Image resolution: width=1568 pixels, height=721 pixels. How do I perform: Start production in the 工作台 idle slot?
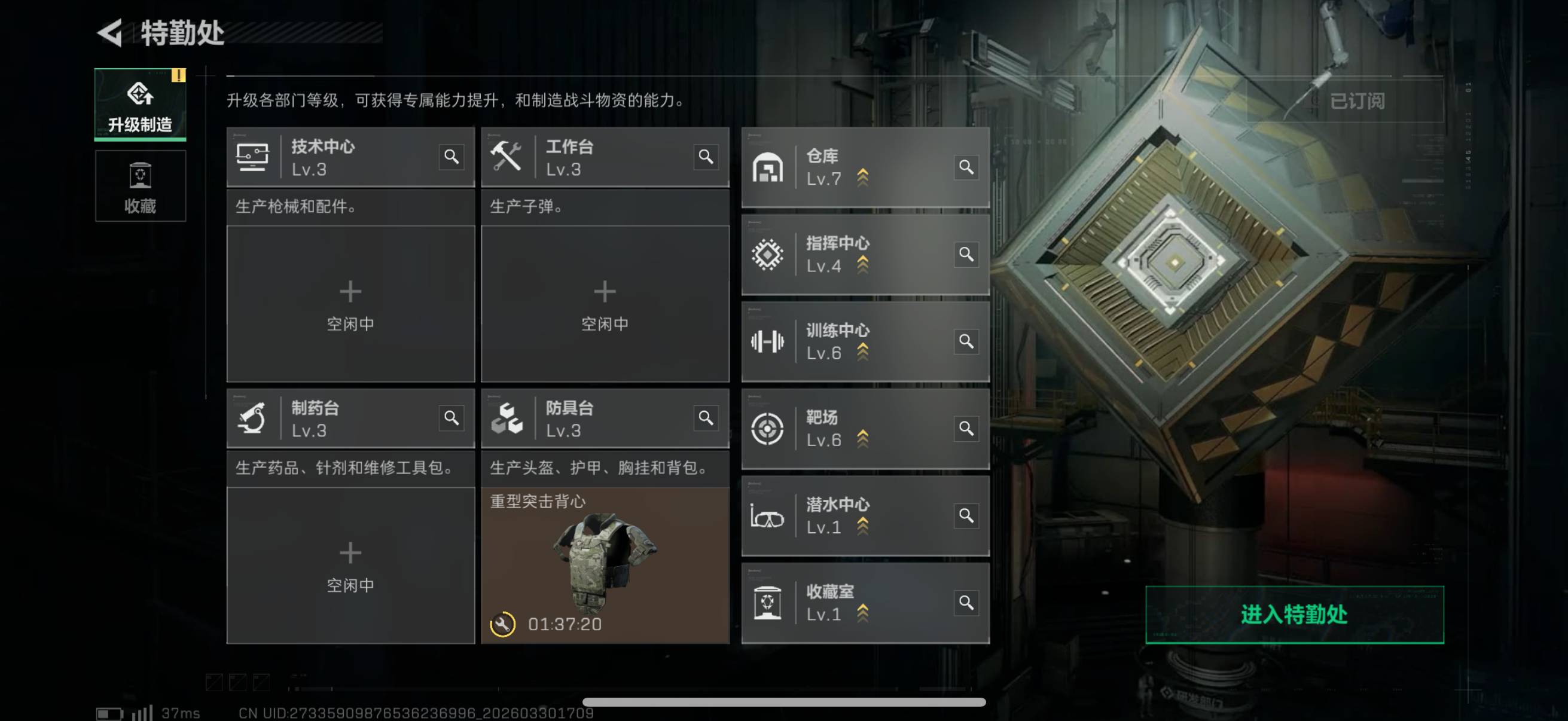coord(605,304)
